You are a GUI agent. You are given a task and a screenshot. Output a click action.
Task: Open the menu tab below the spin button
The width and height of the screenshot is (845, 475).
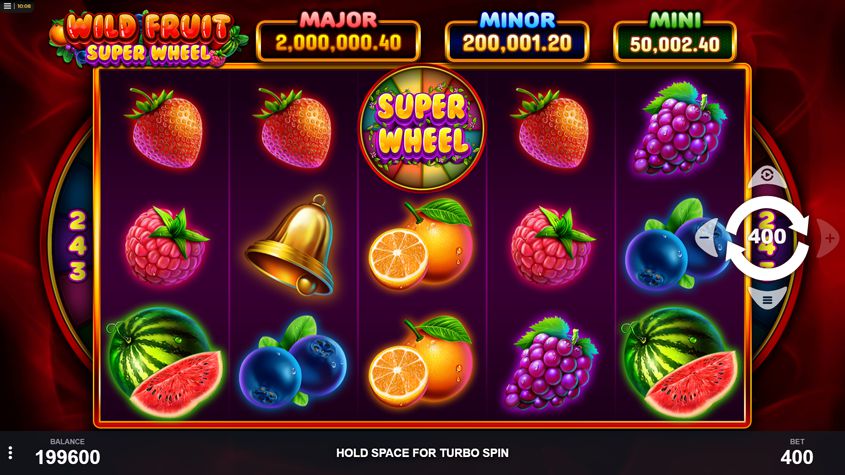point(767,299)
